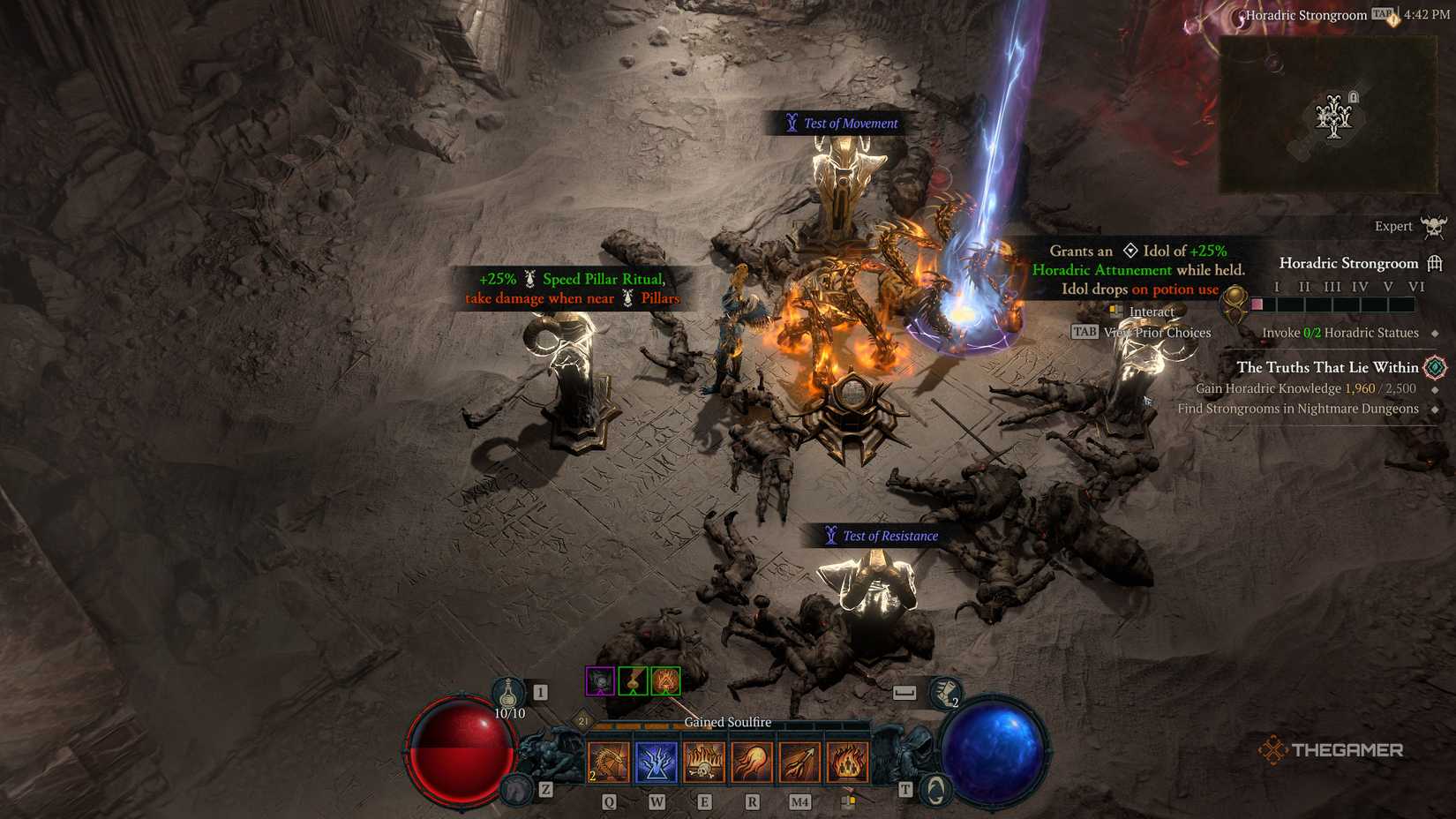1456x819 pixels.
Task: Select the Expert difficulty skull indicator
Action: pyautogui.click(x=1434, y=226)
